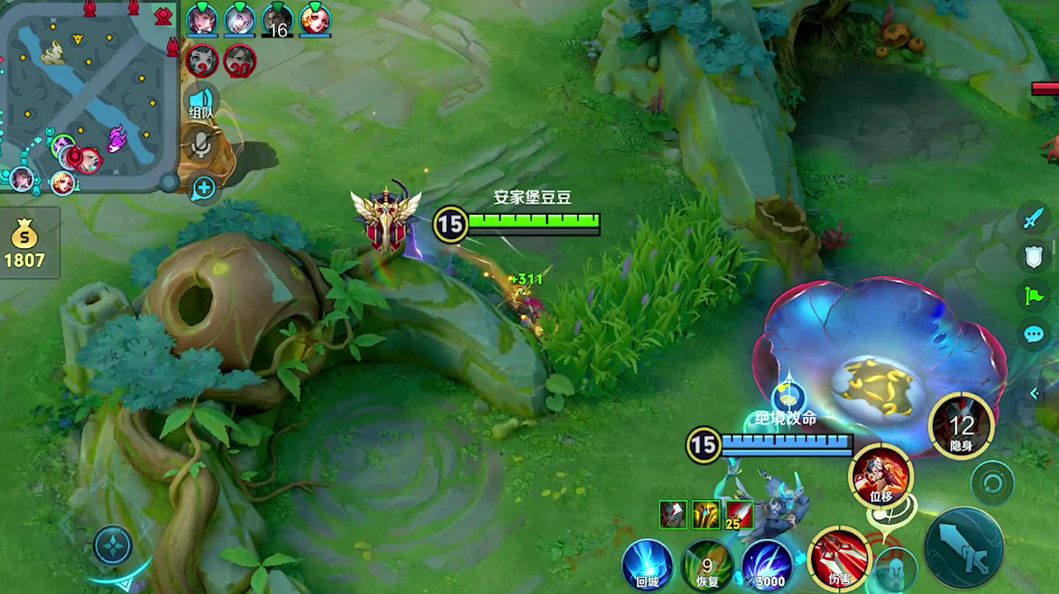Activate the 恢复 heal skill

coord(707,566)
